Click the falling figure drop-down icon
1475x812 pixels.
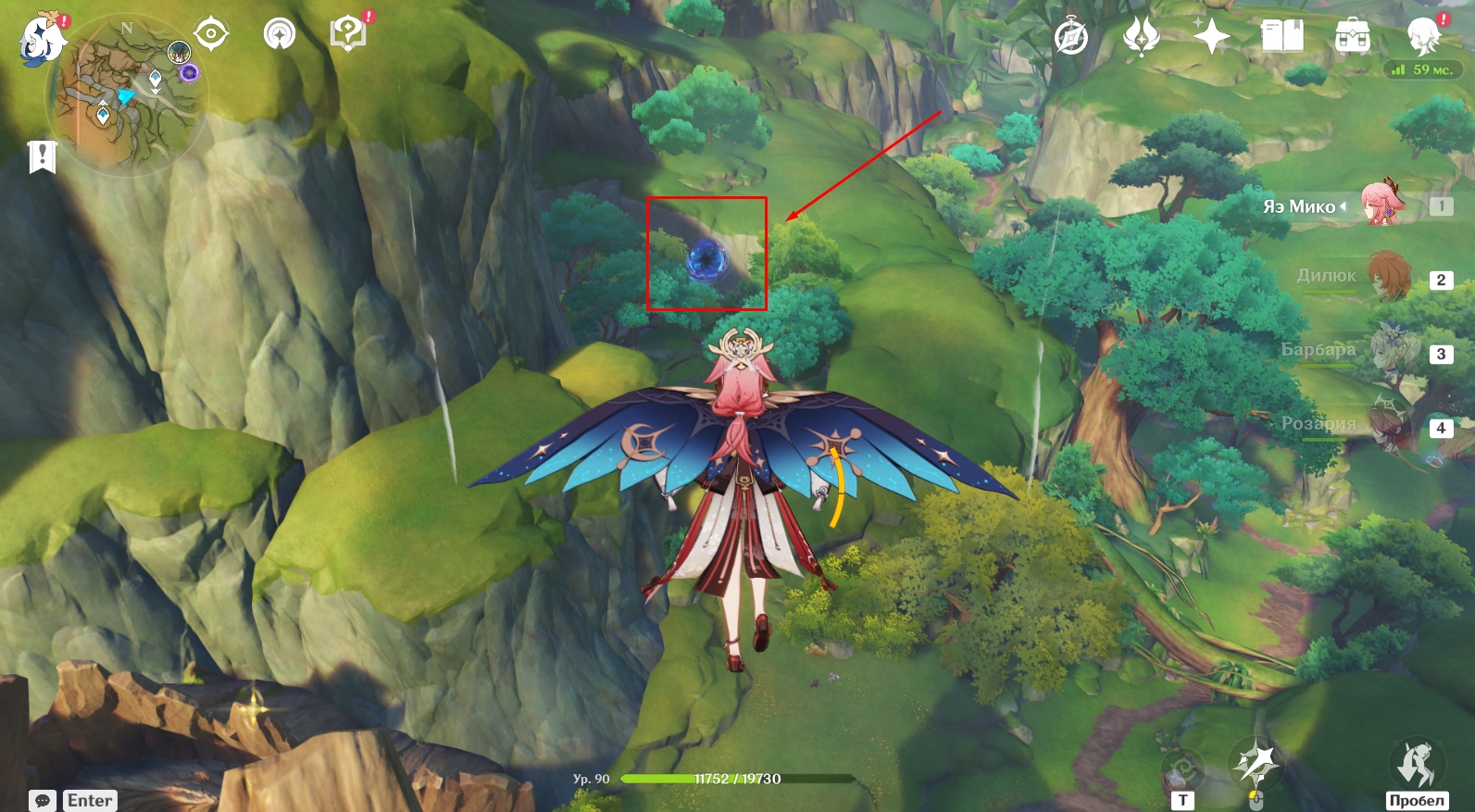pyautogui.click(x=1417, y=763)
